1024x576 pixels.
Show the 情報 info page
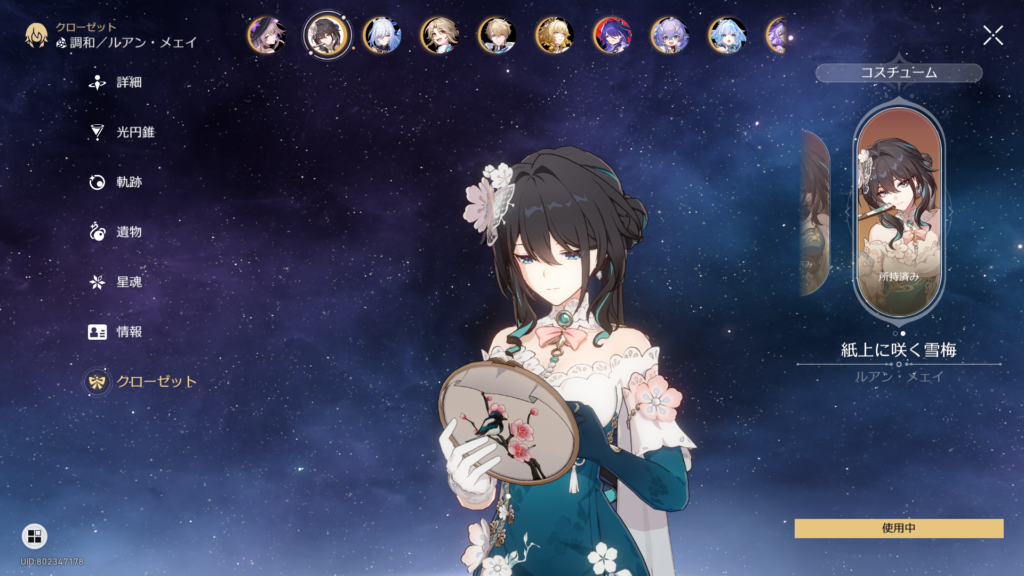click(128, 332)
